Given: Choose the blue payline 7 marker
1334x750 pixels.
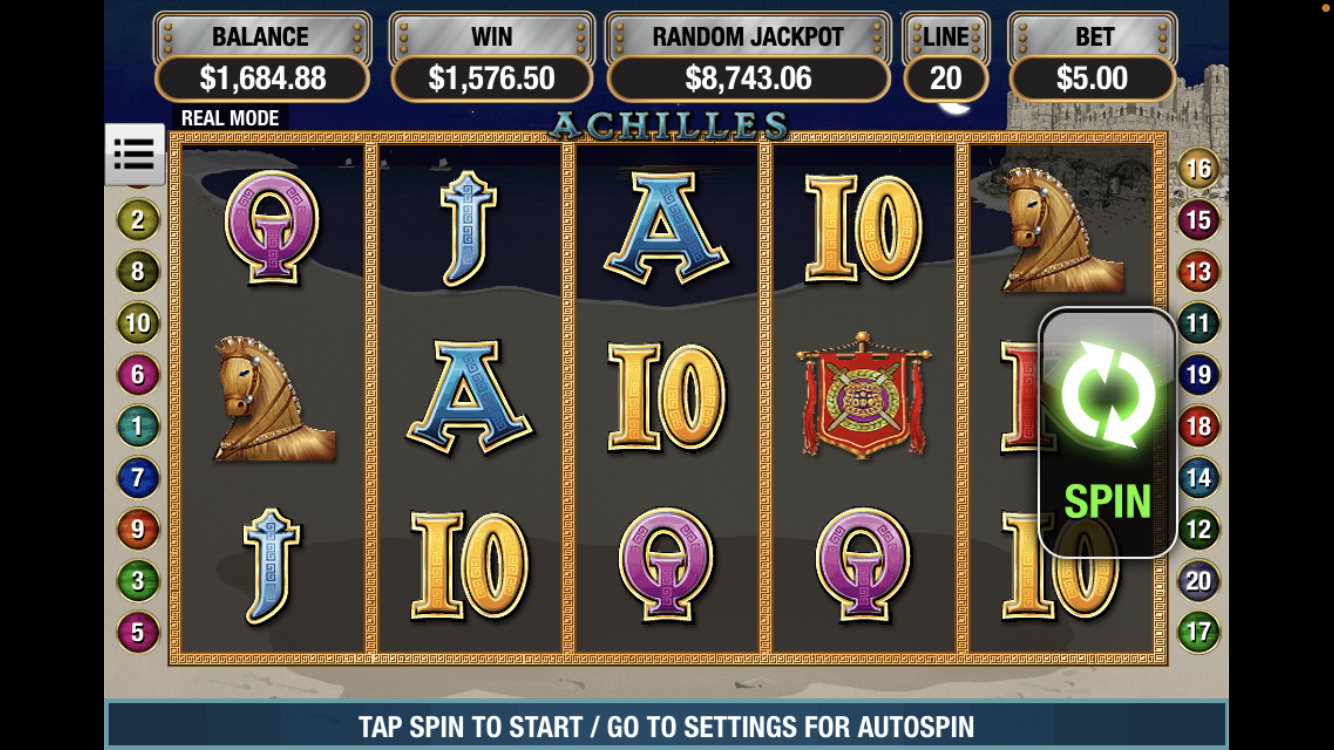Looking at the screenshot, I should (x=138, y=478).
